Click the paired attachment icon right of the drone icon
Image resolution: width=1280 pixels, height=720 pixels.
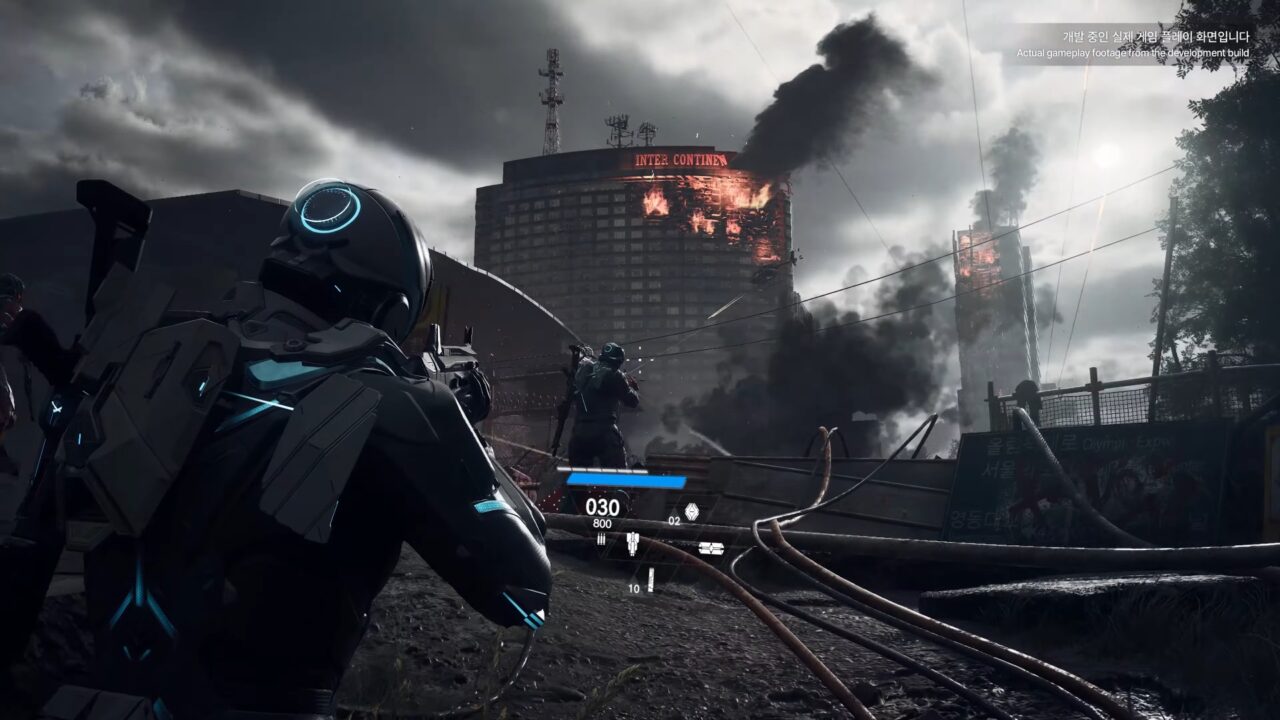pos(712,548)
